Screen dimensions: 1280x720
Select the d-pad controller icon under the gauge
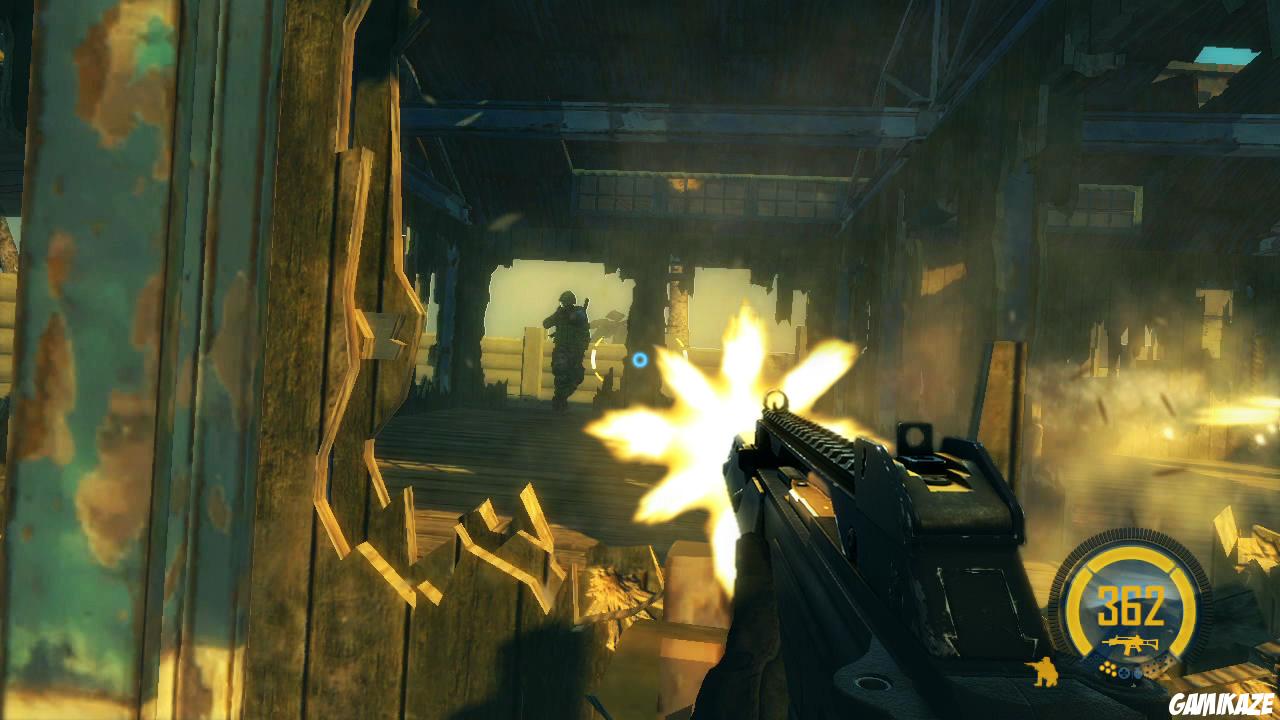point(1124,673)
